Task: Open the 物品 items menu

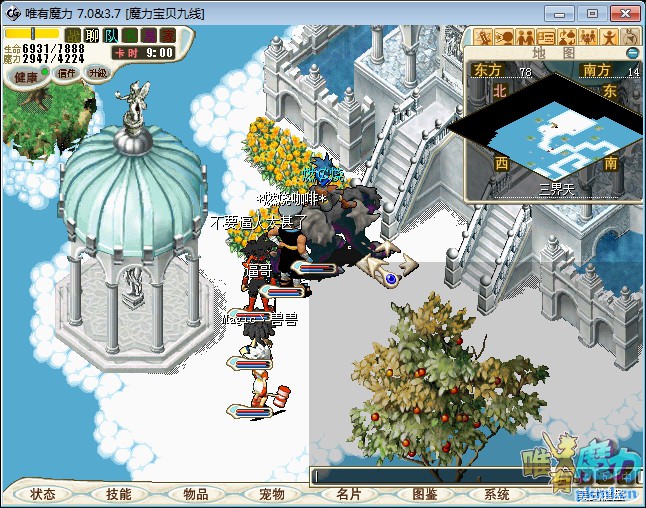Action: (196, 494)
